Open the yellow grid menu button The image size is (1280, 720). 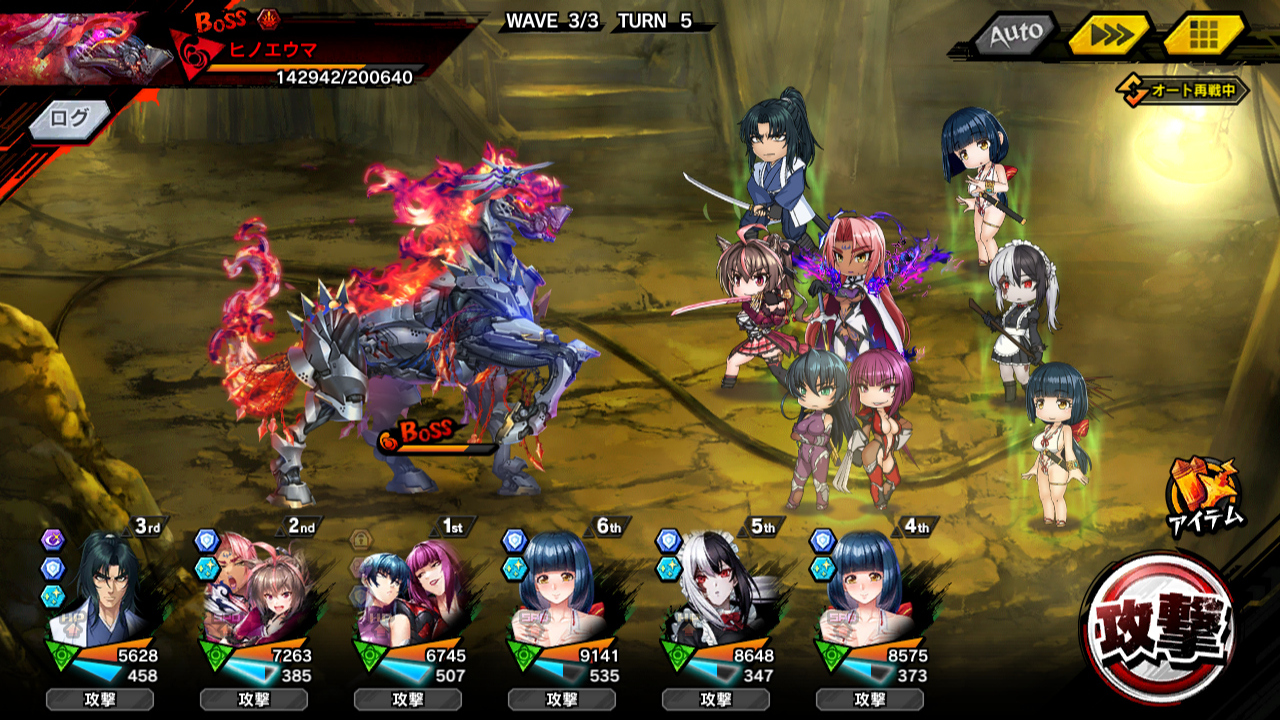pos(1203,35)
